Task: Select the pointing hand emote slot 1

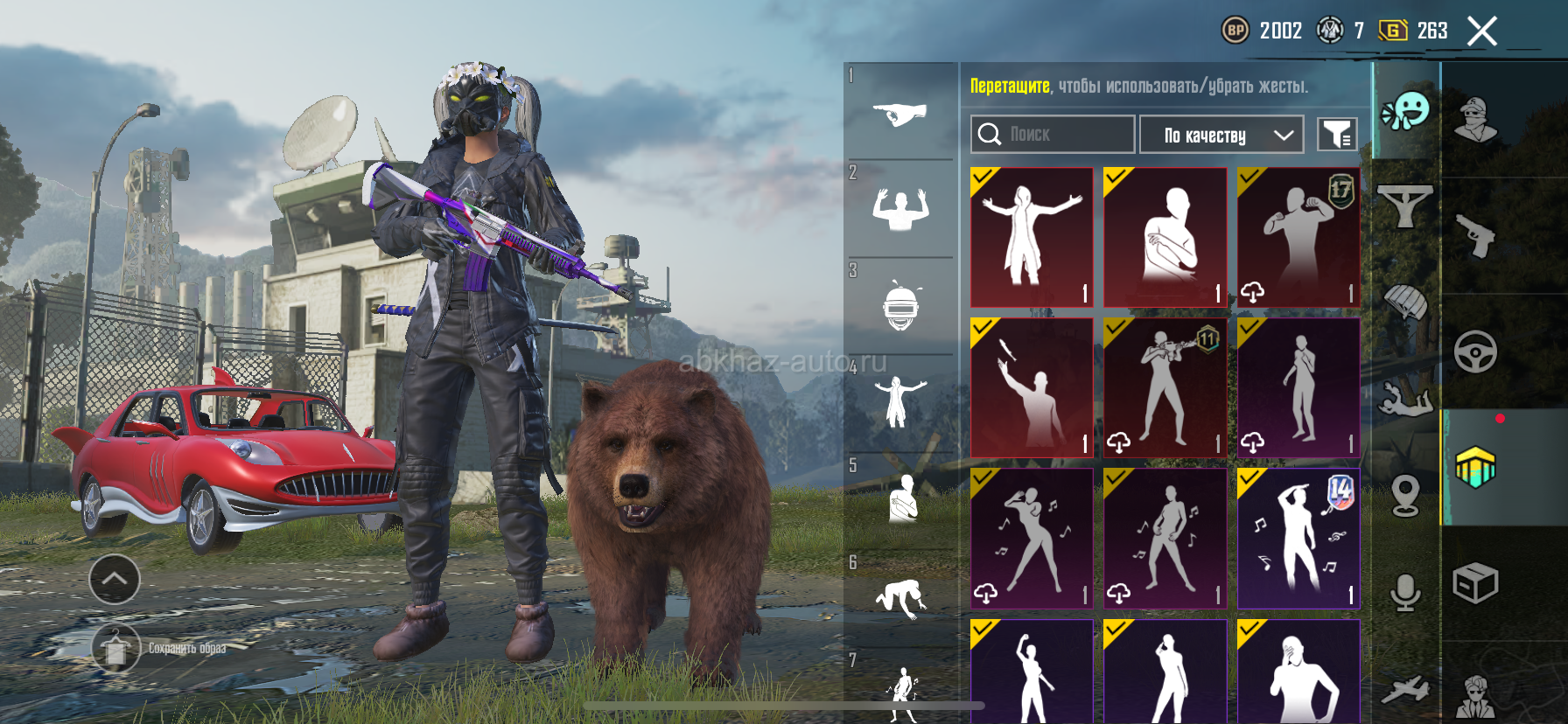Action: click(899, 114)
